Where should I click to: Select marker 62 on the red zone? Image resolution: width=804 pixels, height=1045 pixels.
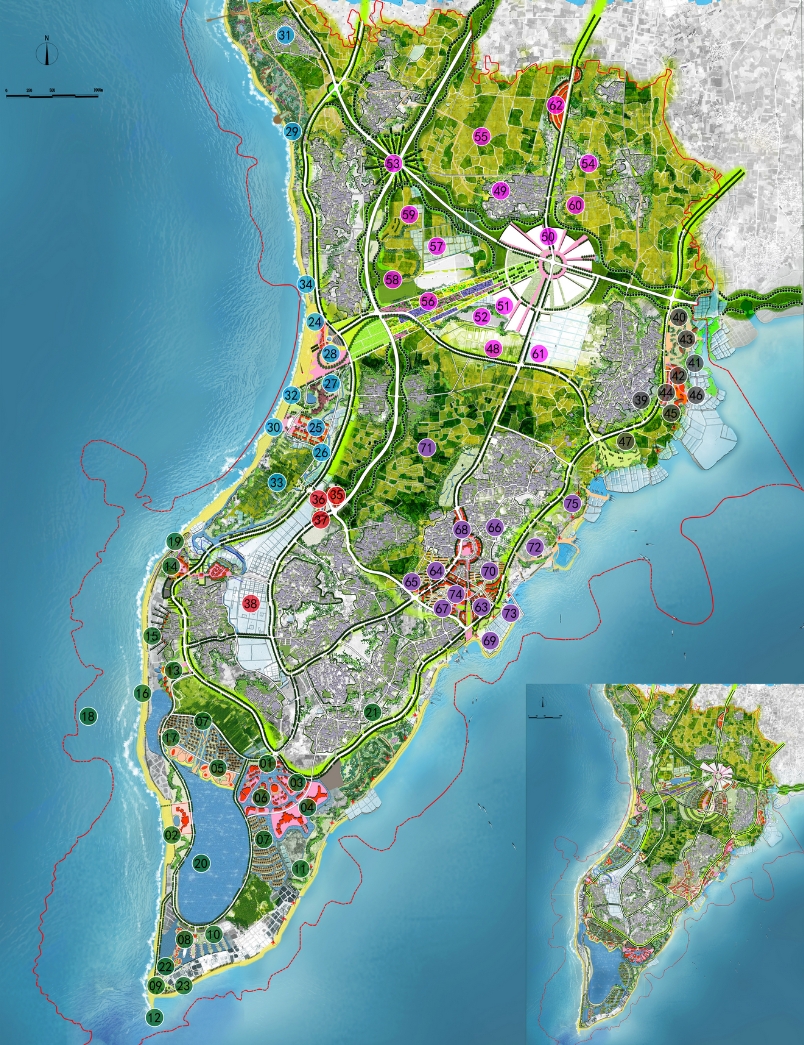click(x=557, y=104)
